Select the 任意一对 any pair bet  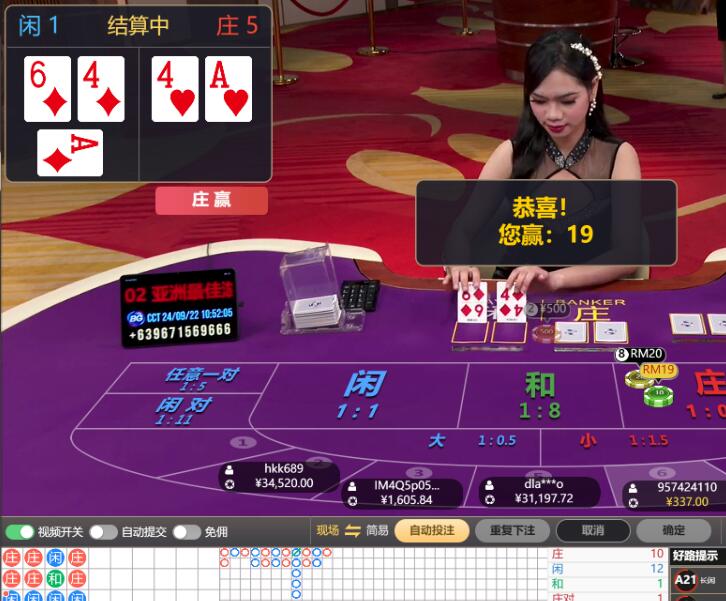[x=200, y=378]
